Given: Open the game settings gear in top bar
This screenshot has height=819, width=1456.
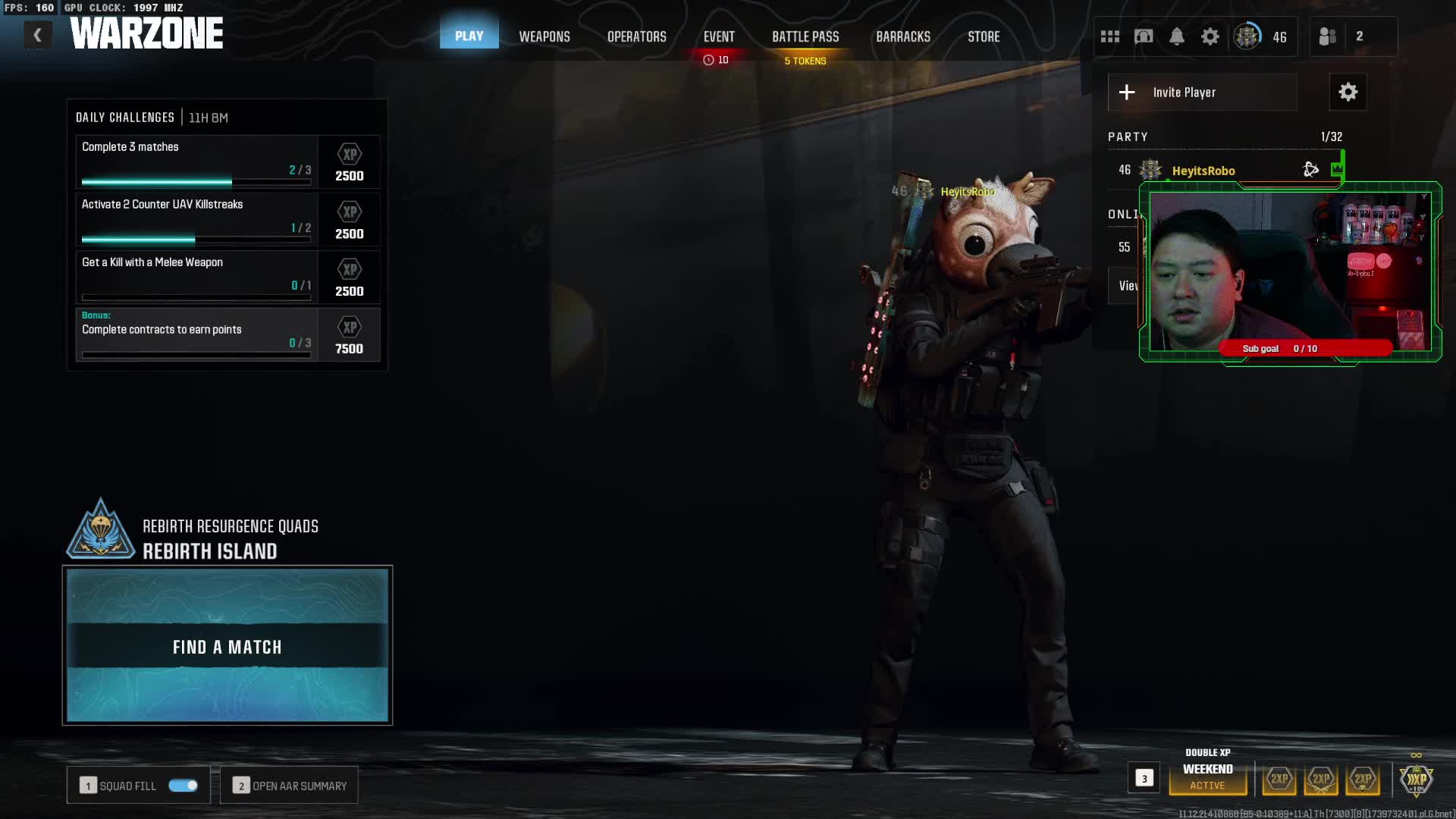Looking at the screenshot, I should click(x=1210, y=36).
